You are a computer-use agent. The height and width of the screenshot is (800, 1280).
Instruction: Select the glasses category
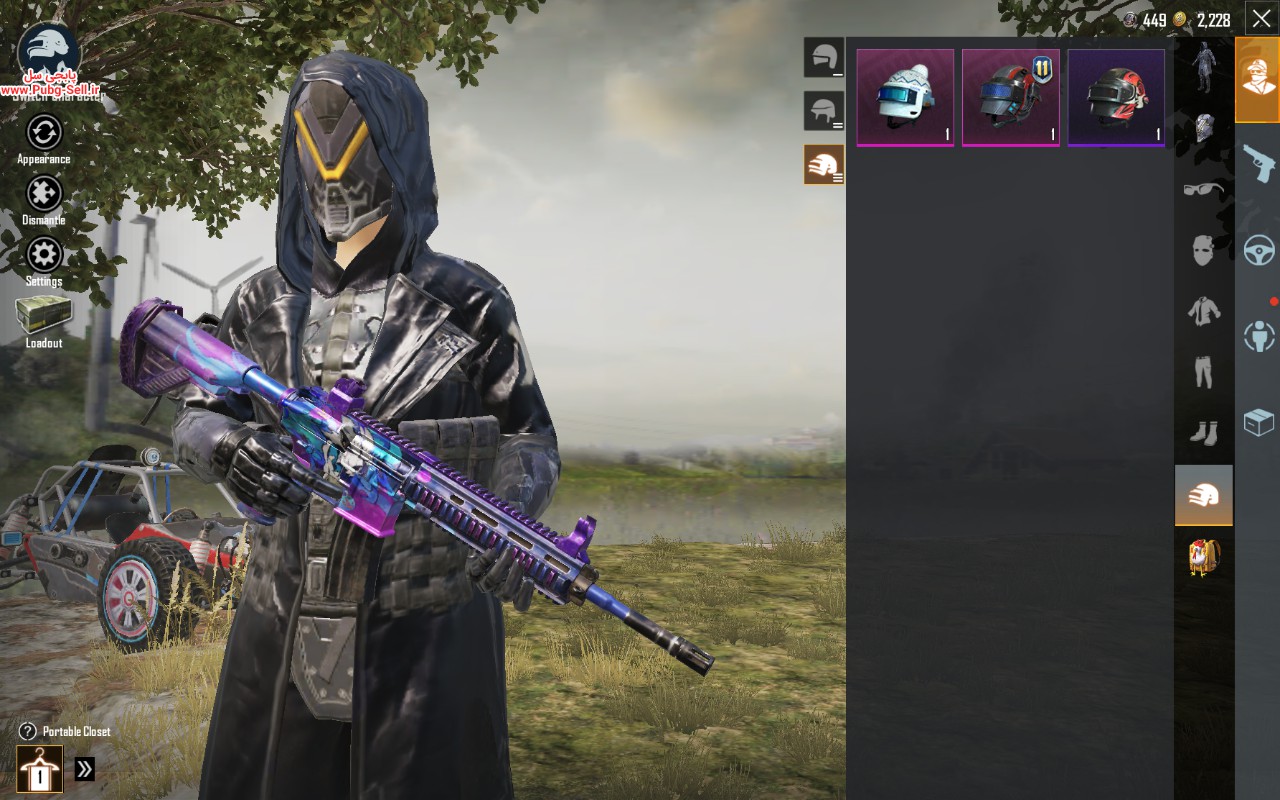coord(1203,189)
